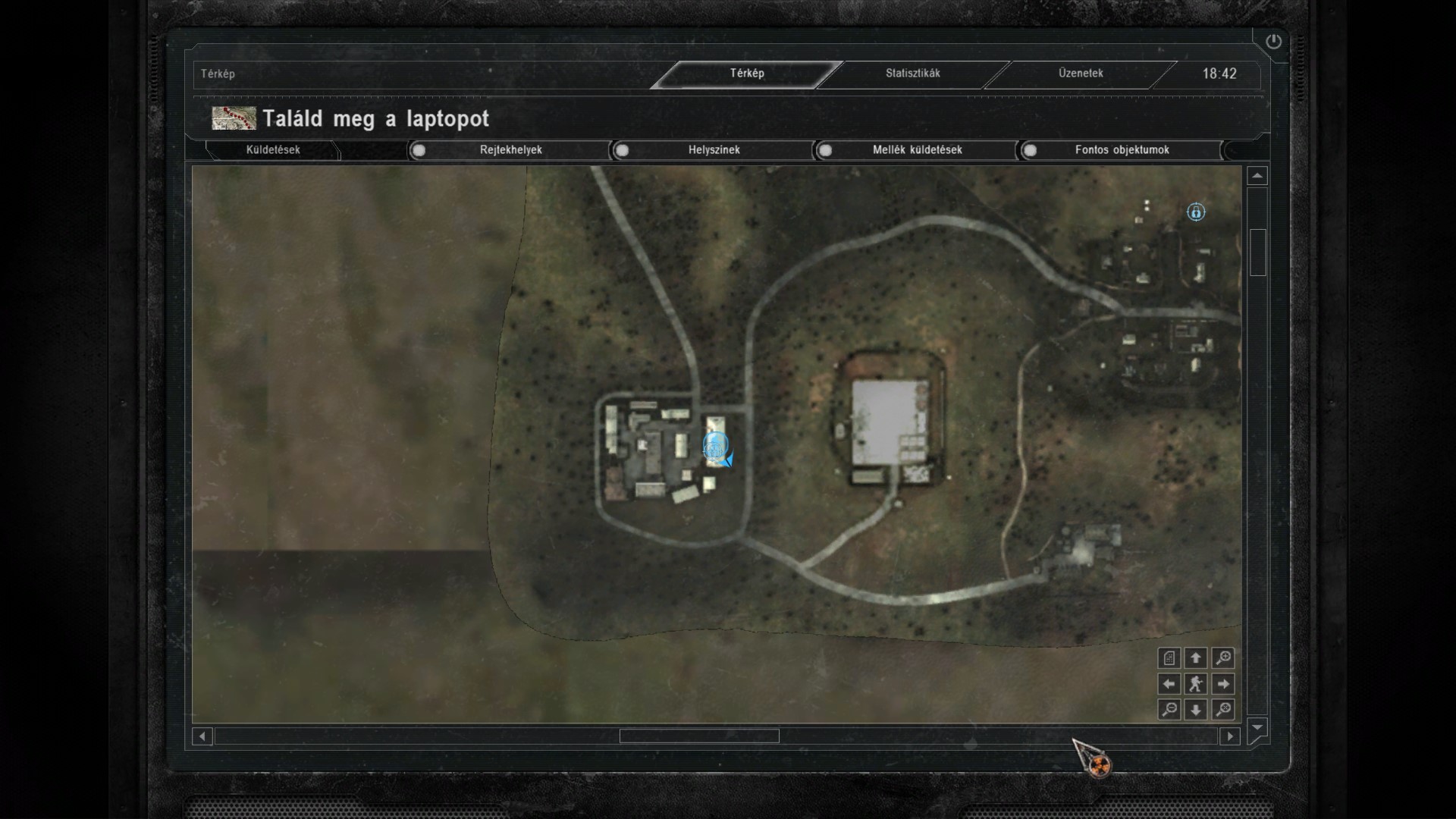Zoom out the map with the minus magnifier
The width and height of the screenshot is (1456, 819).
(x=1169, y=710)
